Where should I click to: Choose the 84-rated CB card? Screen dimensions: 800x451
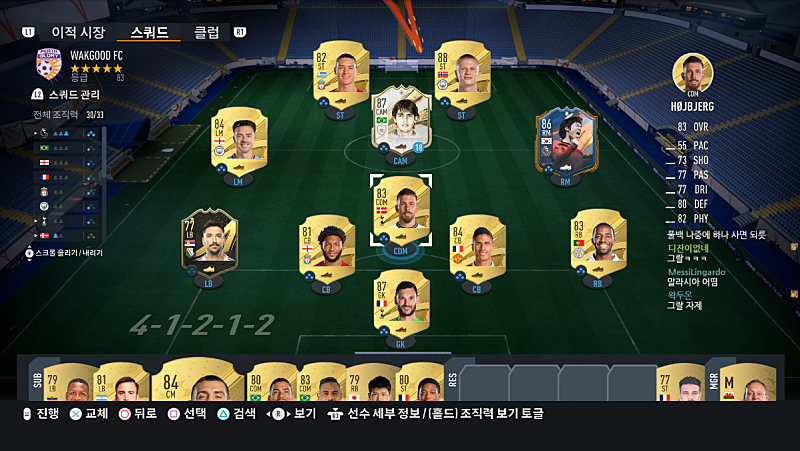pos(475,251)
